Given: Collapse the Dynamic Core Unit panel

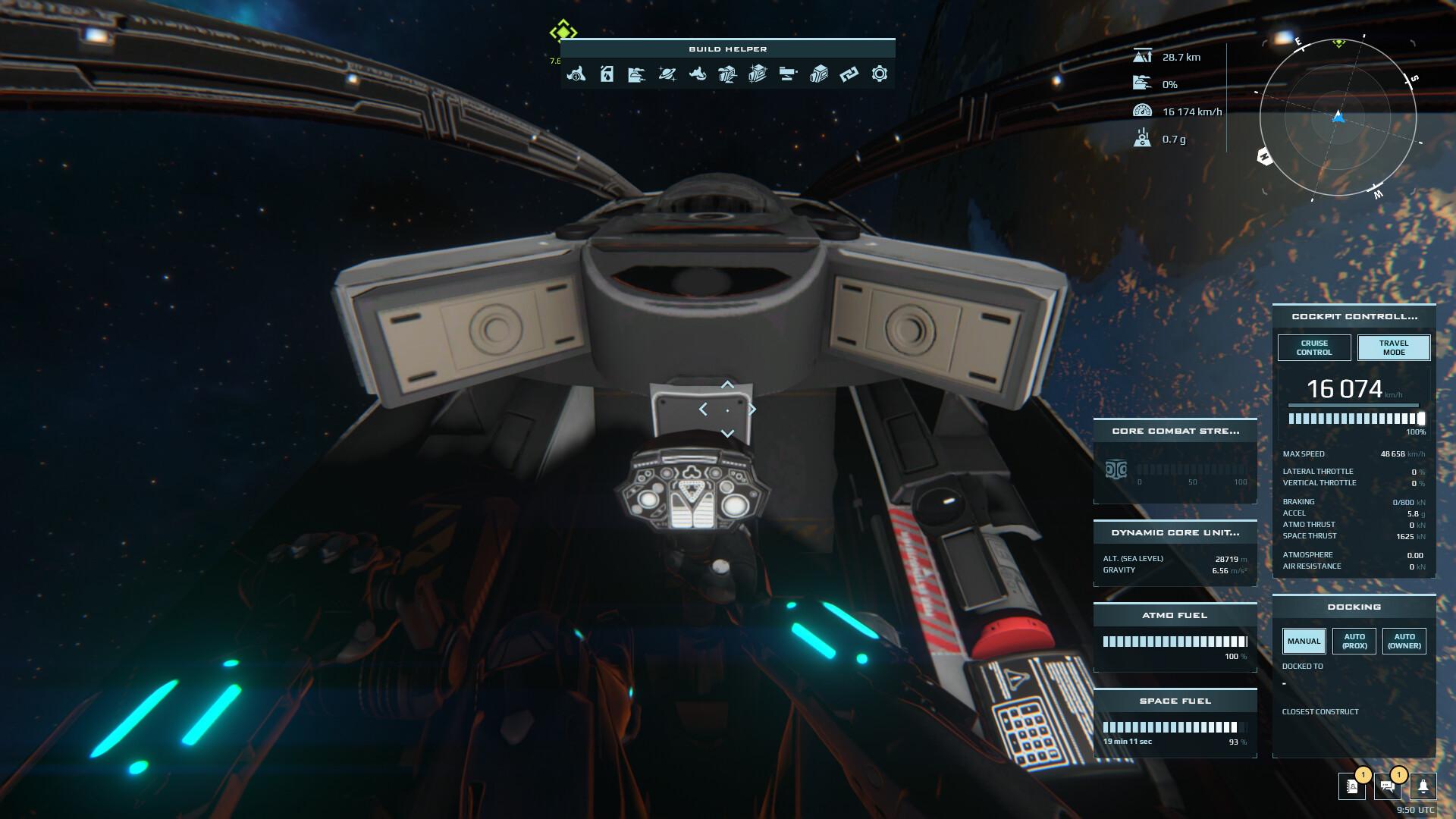Looking at the screenshot, I should point(1175,532).
